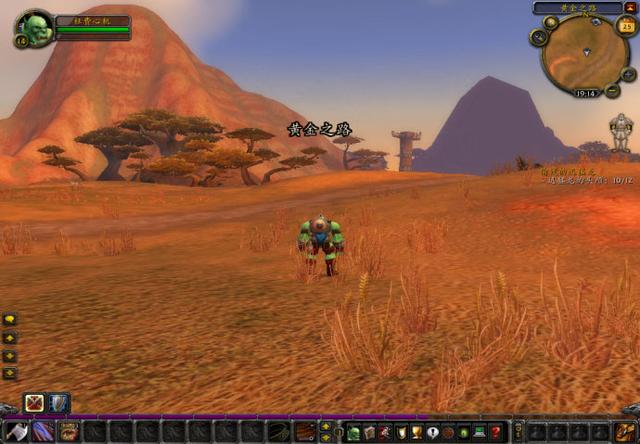640x444 pixels.
Task: Click the minimap clock showing 19:14
Action: (x=585, y=93)
